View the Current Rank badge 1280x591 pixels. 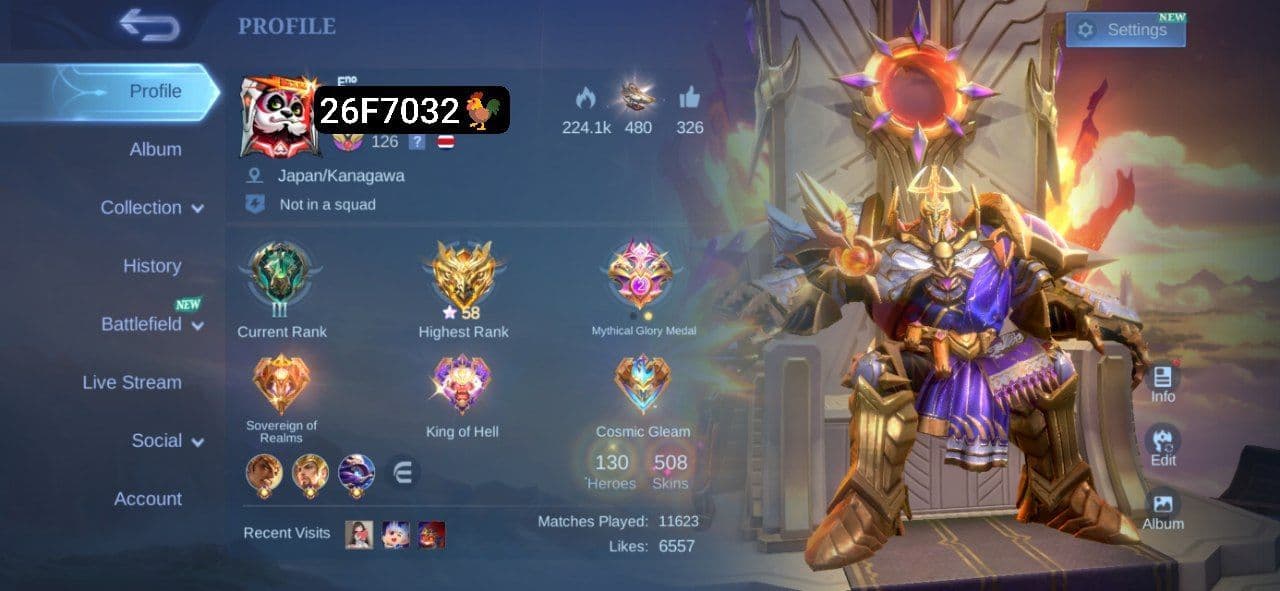click(x=281, y=274)
